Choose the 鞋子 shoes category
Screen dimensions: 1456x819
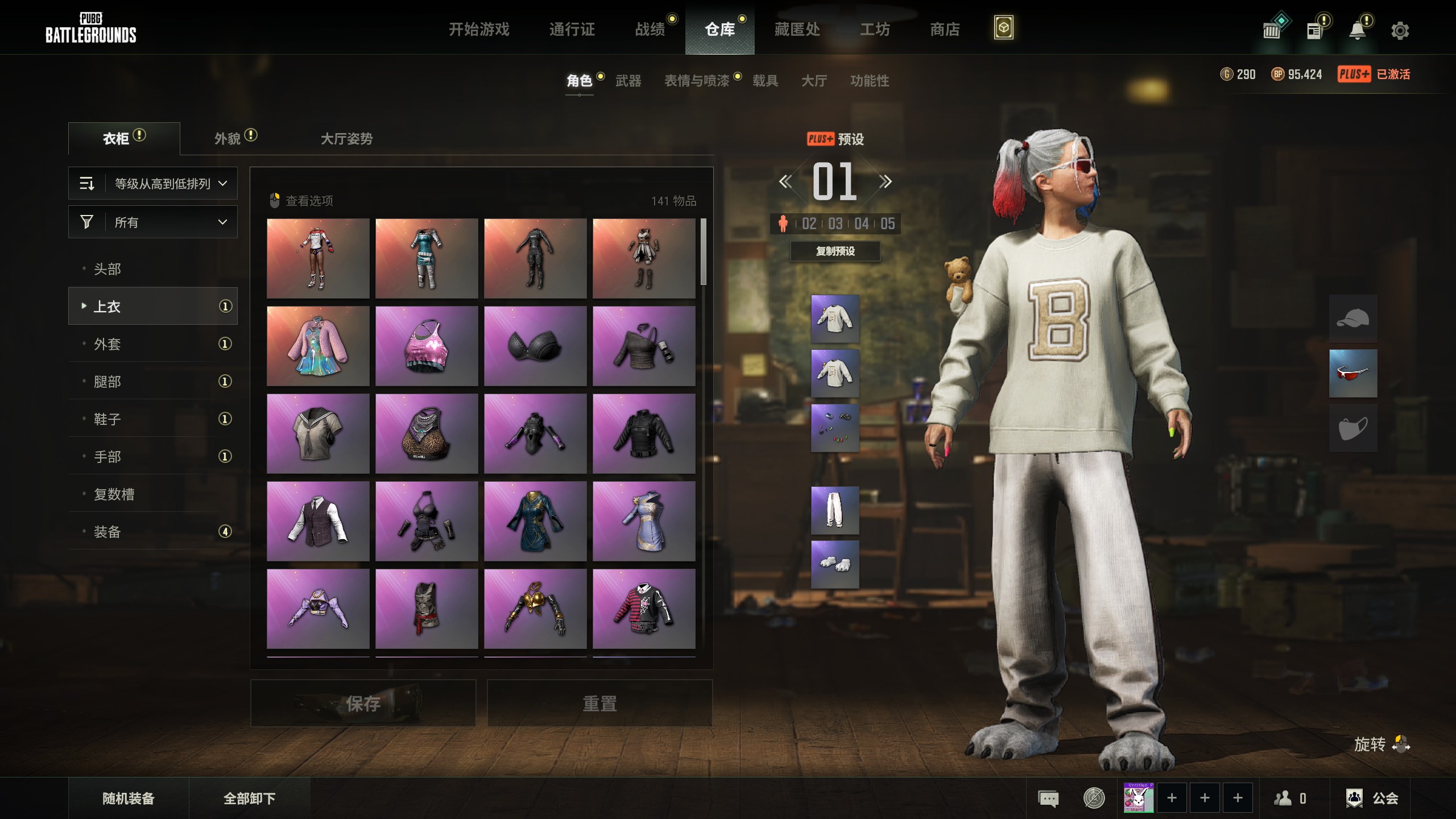click(x=107, y=419)
